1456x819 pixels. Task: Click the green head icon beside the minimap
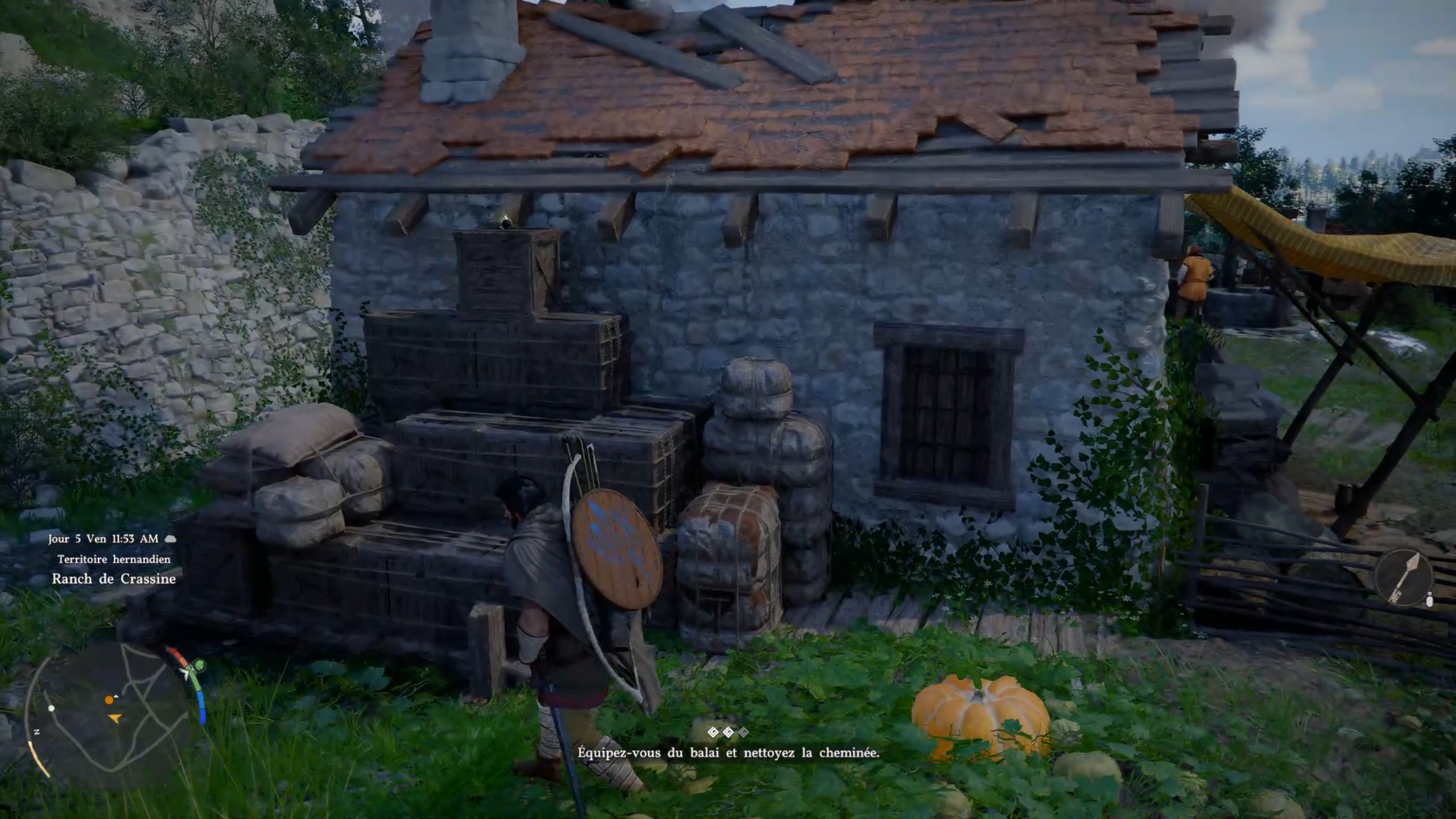point(199,664)
